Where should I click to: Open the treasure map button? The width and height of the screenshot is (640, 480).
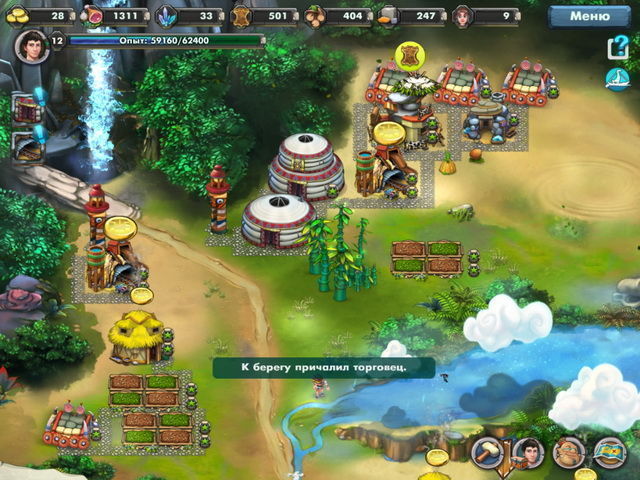click(x=609, y=454)
